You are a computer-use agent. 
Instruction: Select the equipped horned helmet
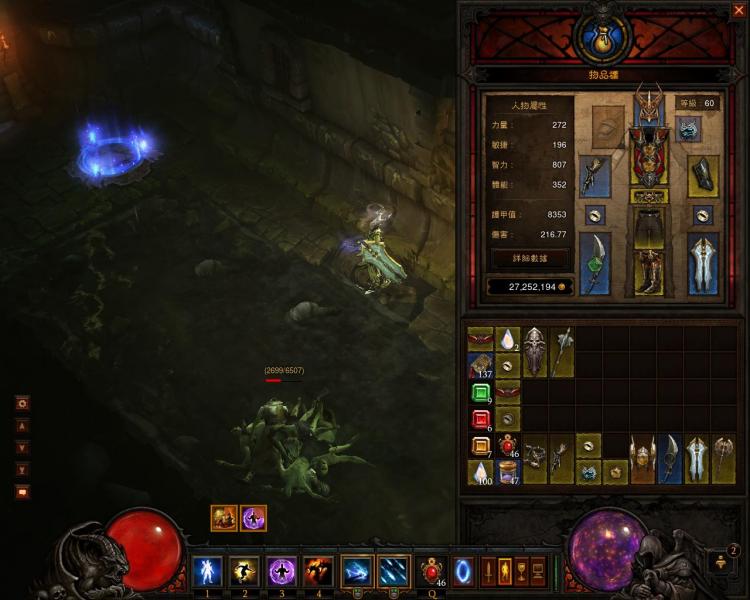click(x=649, y=108)
